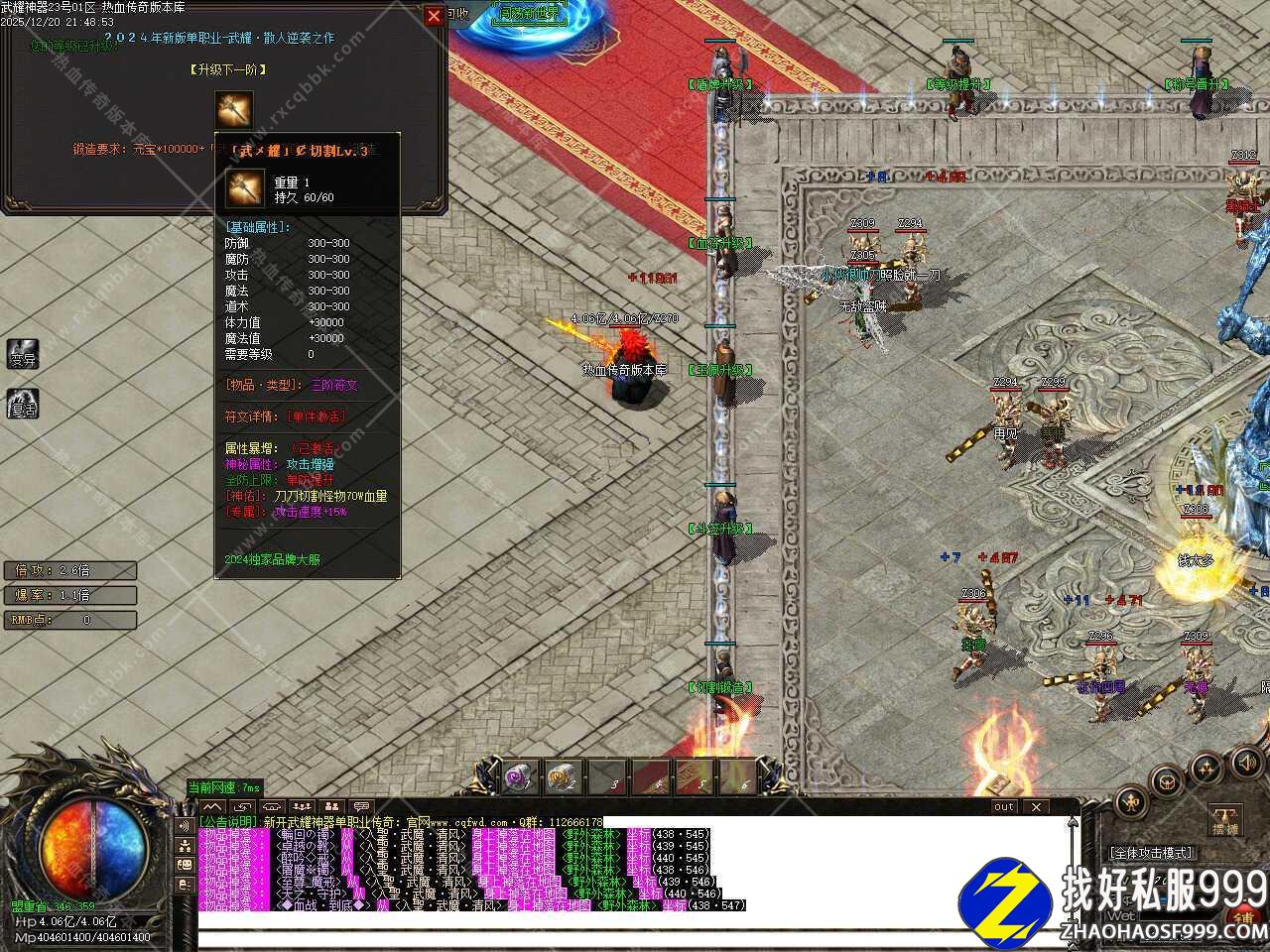Select the hammer item in the upgrade slot
This screenshot has width=1270, height=952.
tap(234, 110)
